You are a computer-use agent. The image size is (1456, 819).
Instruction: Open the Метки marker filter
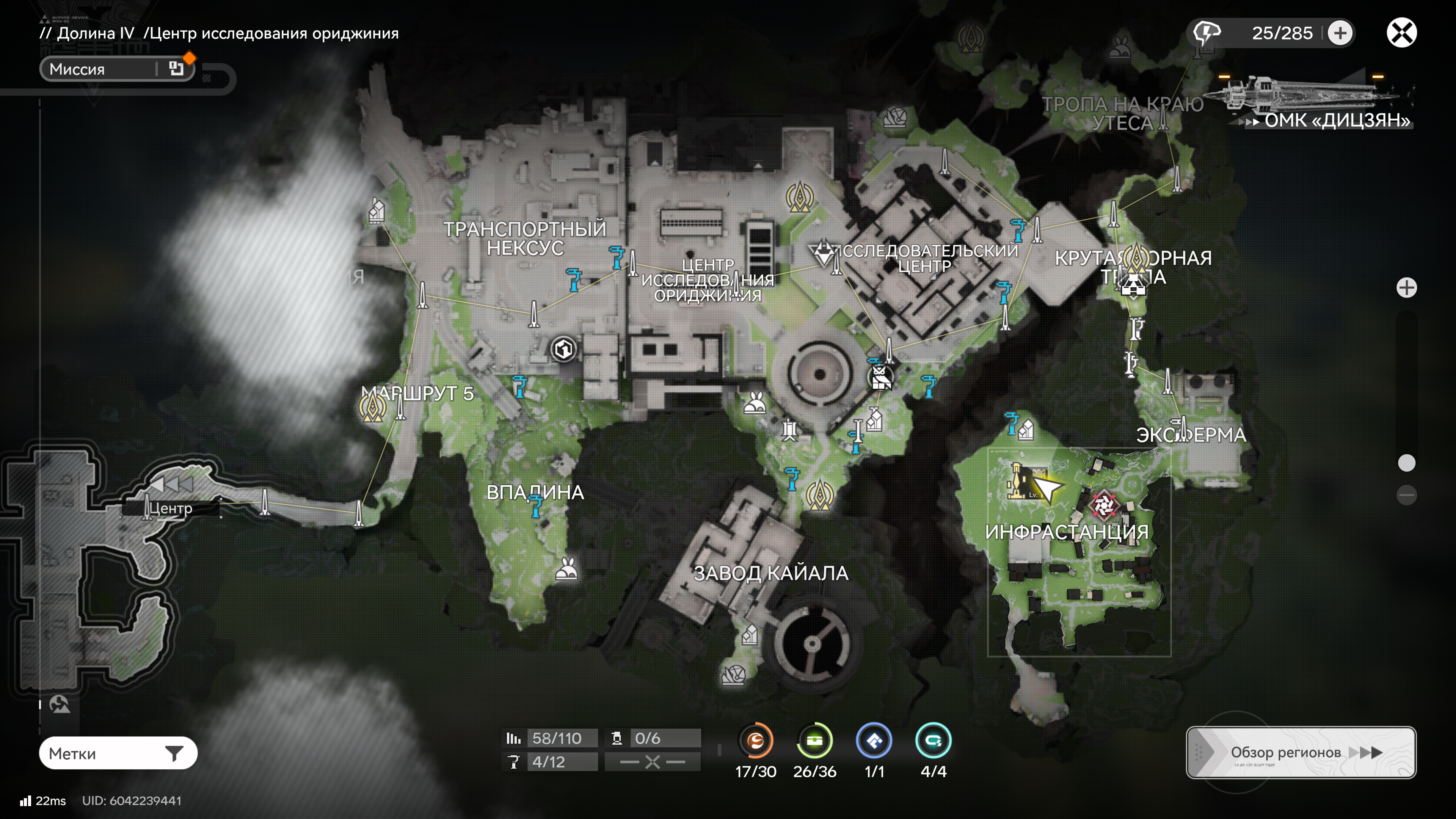(118, 753)
